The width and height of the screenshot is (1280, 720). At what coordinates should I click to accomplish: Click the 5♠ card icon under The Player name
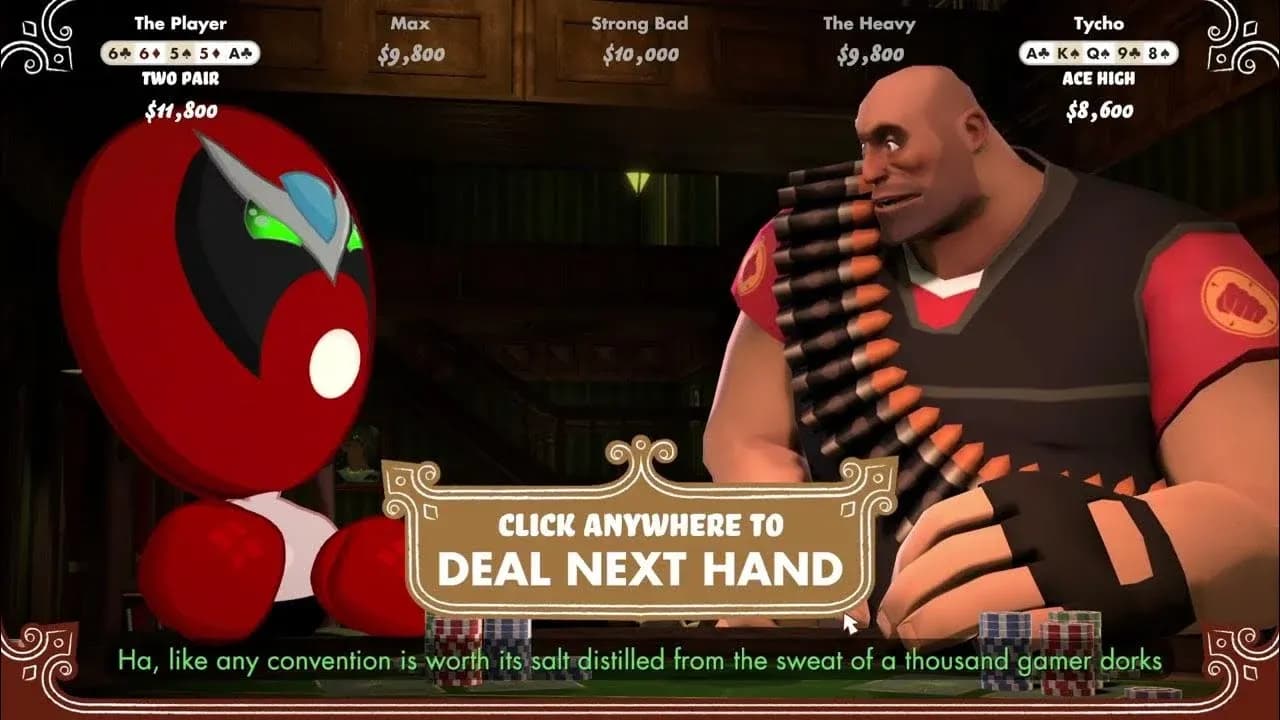tap(180, 52)
